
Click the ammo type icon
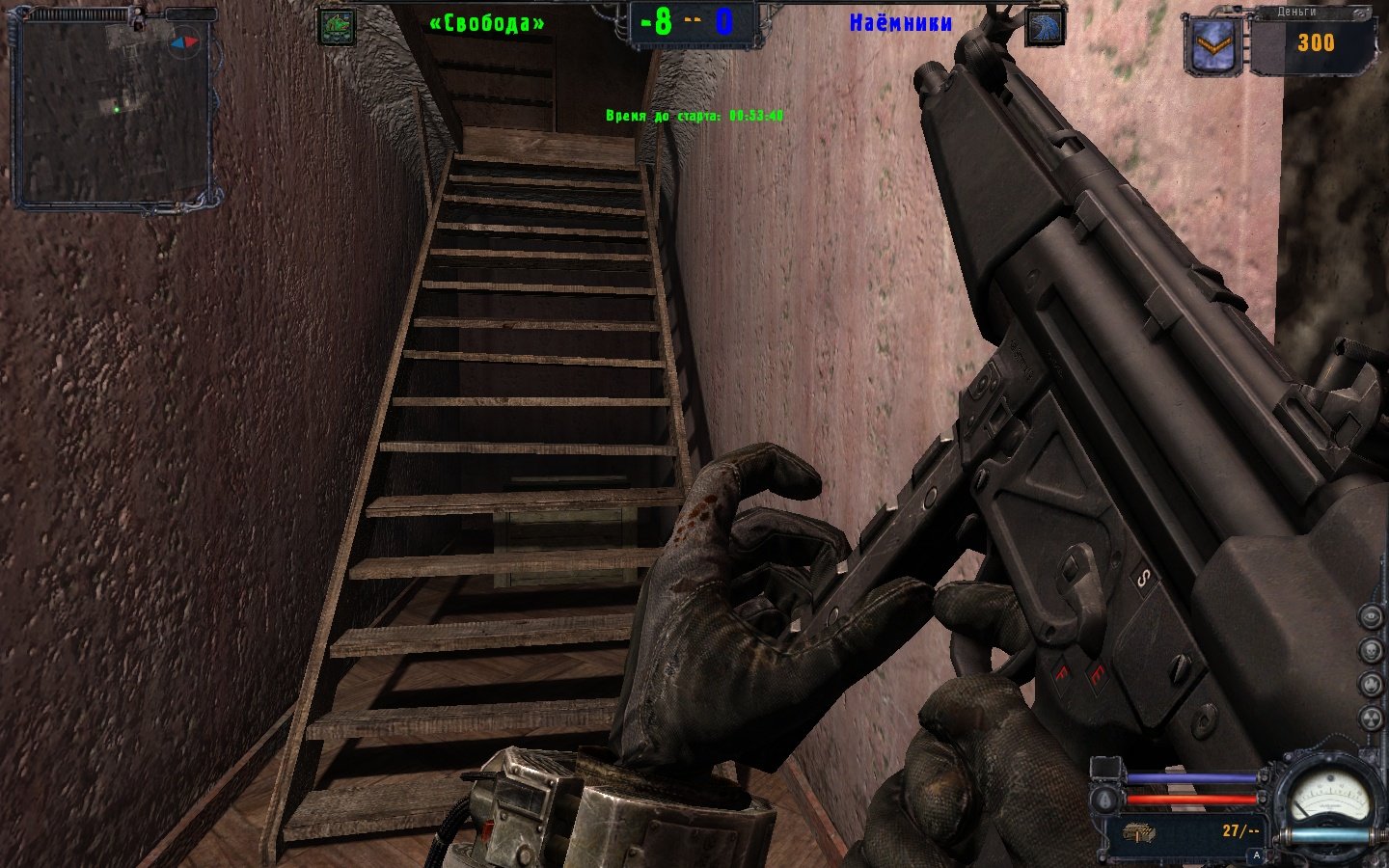[1139, 832]
